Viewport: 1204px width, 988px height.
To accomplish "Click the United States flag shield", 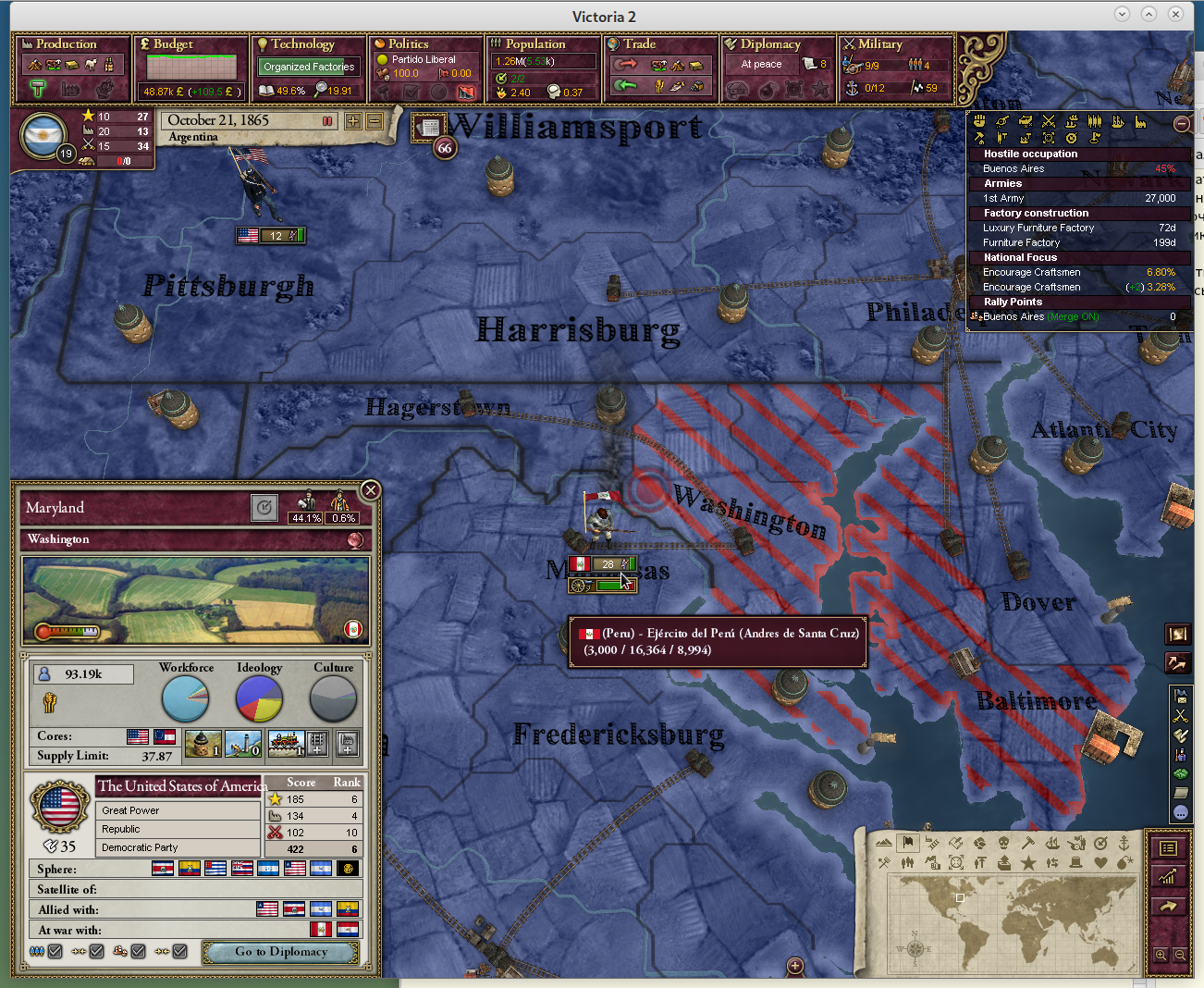I will tap(60, 806).
